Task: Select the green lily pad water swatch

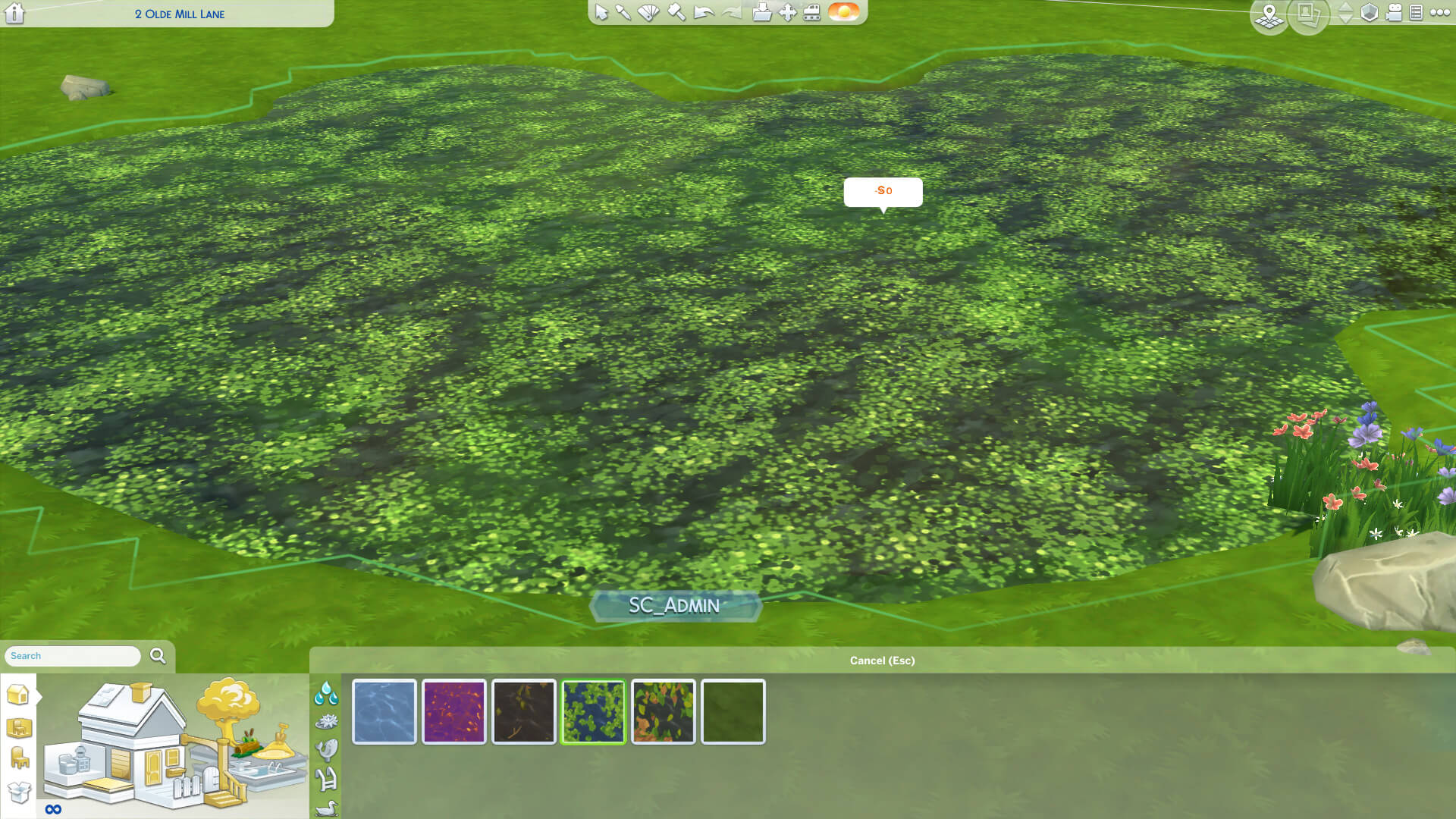Action: (594, 711)
